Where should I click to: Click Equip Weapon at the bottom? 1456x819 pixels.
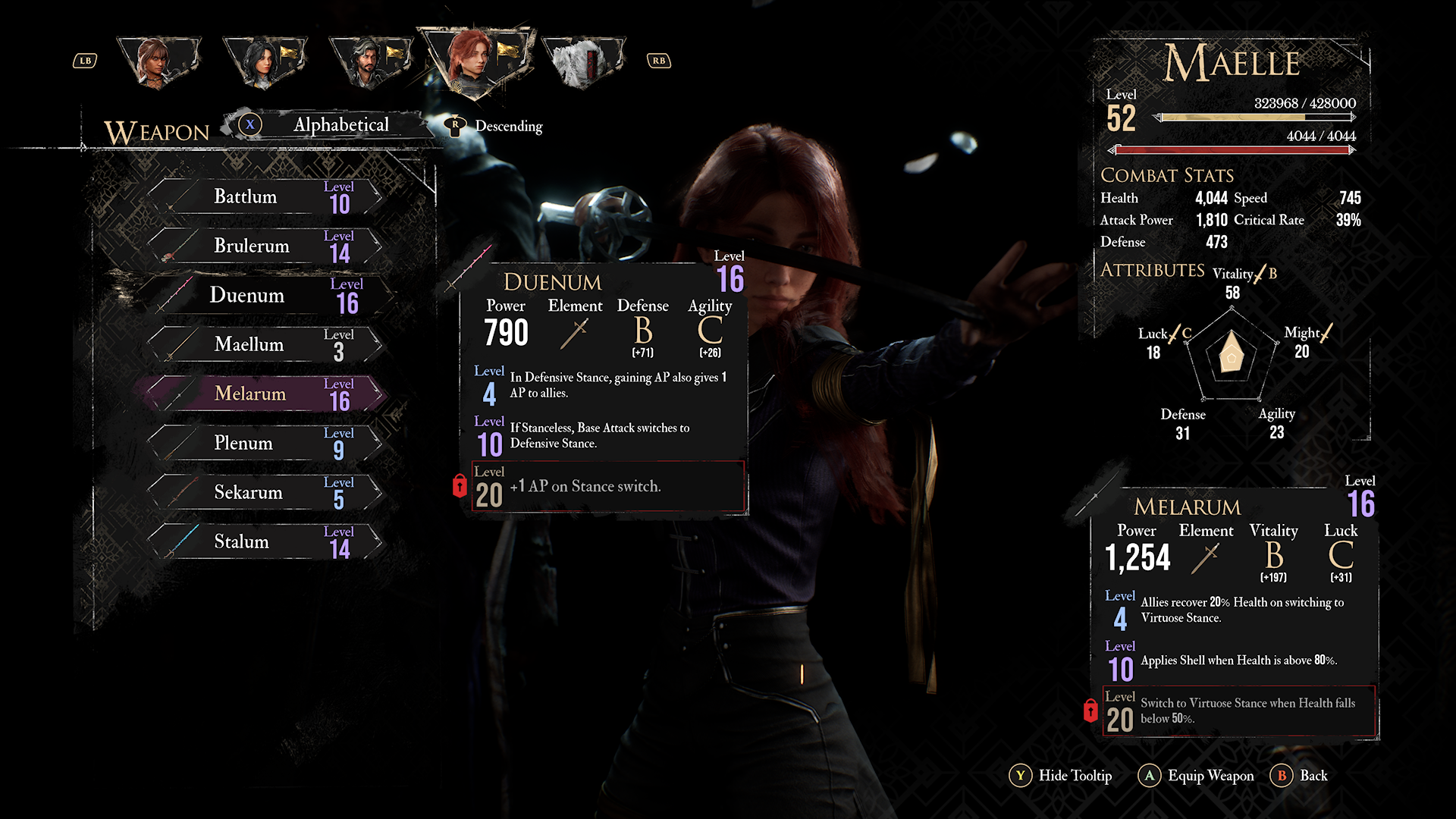pyautogui.click(x=1197, y=776)
